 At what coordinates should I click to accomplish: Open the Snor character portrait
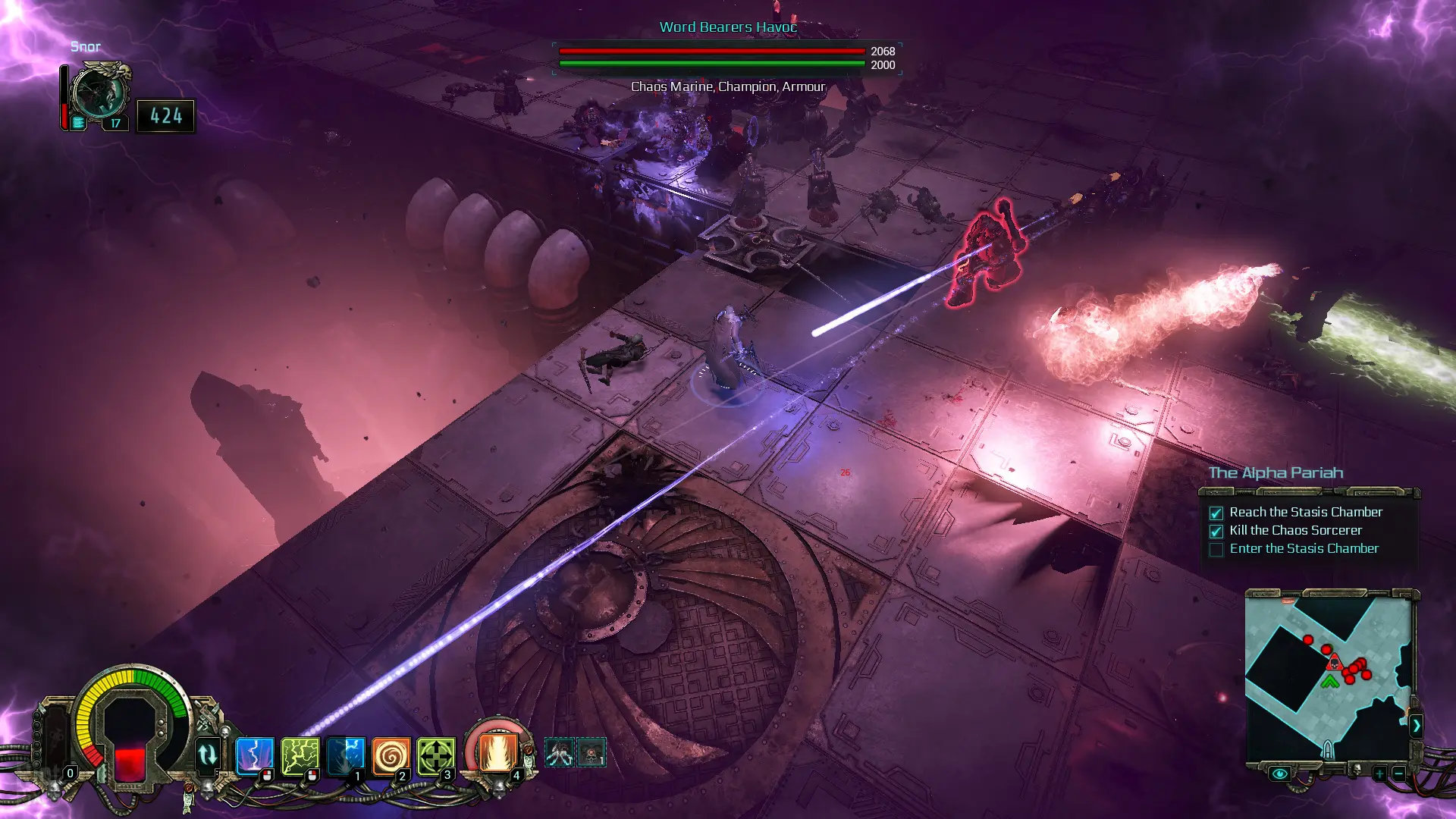pyautogui.click(x=99, y=93)
